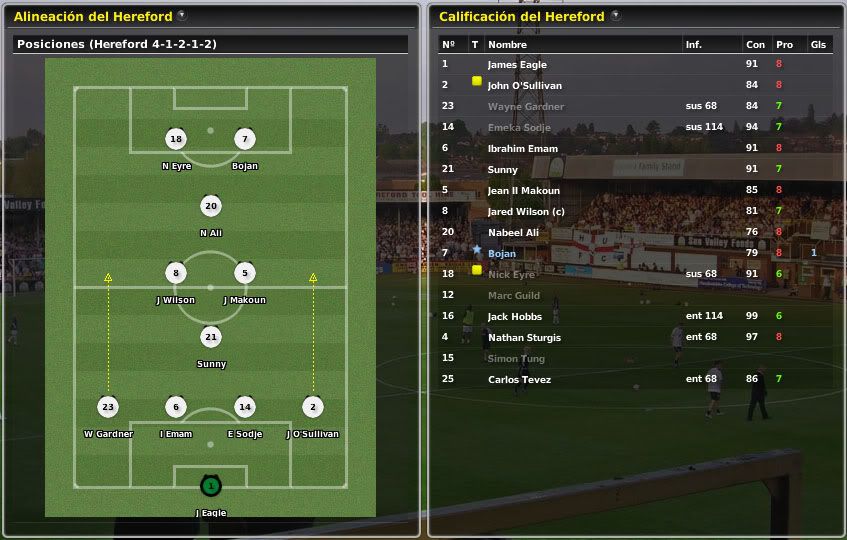Viewport: 847px width, 540px height.
Task: Open James Eagle's row in ratings list
Action: tap(517, 65)
